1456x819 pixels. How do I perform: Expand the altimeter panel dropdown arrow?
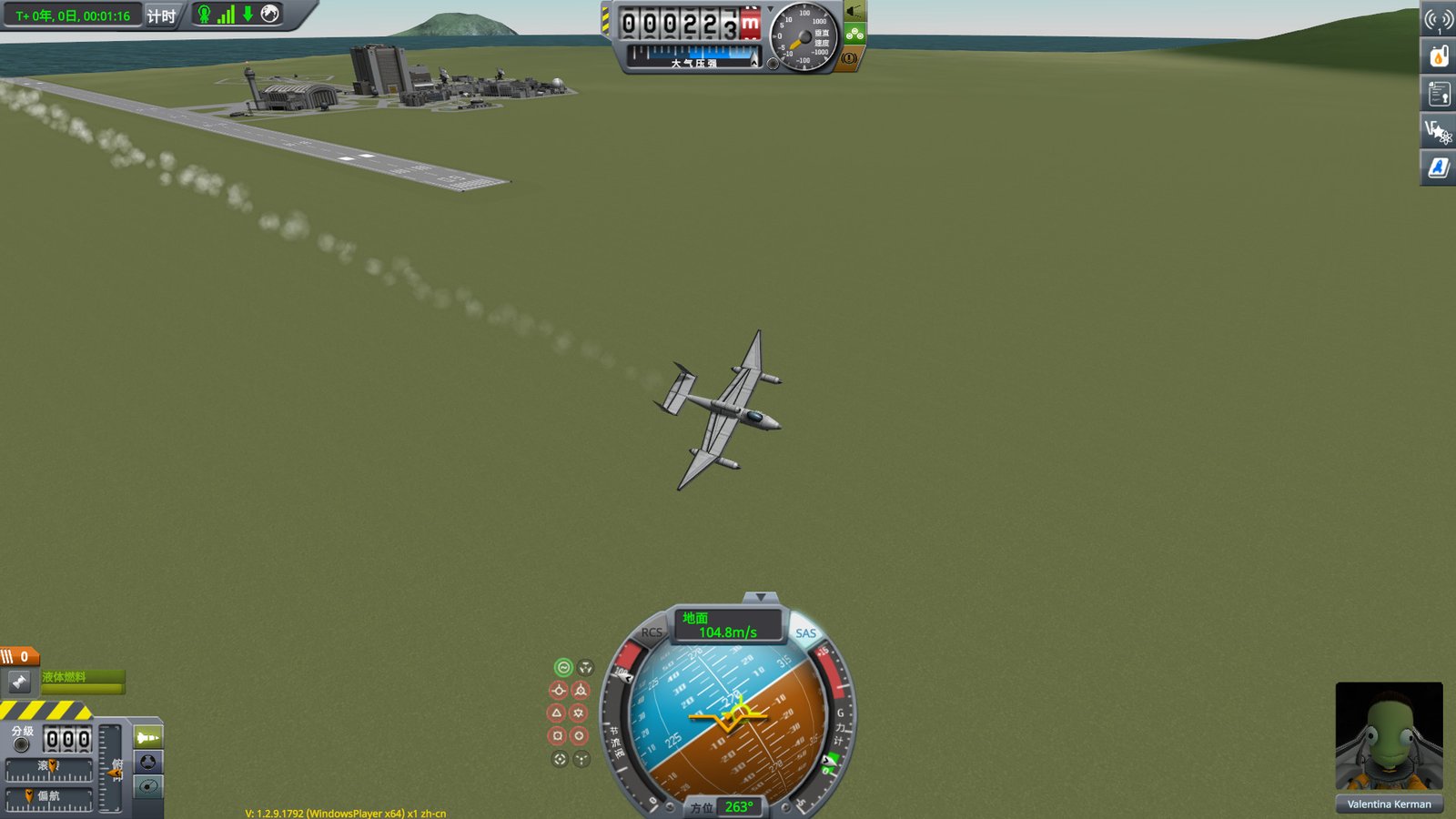point(770,11)
